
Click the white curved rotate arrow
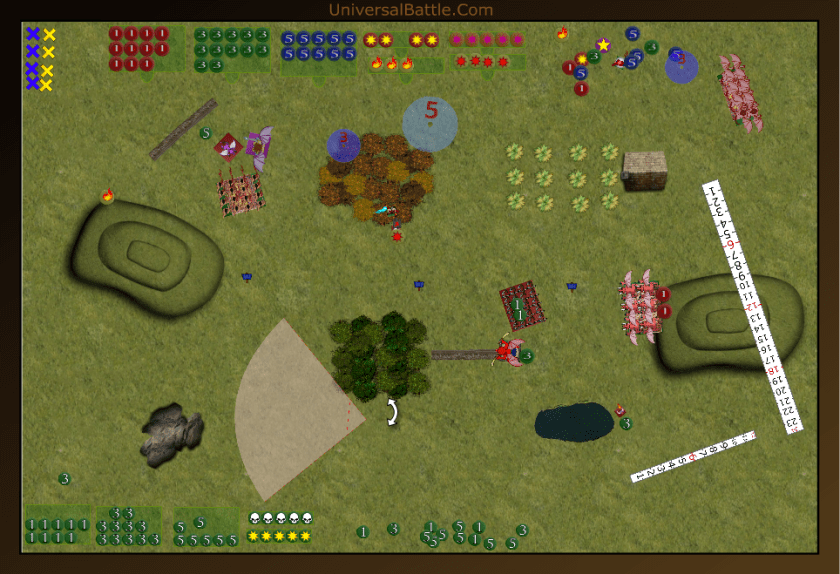point(393,411)
